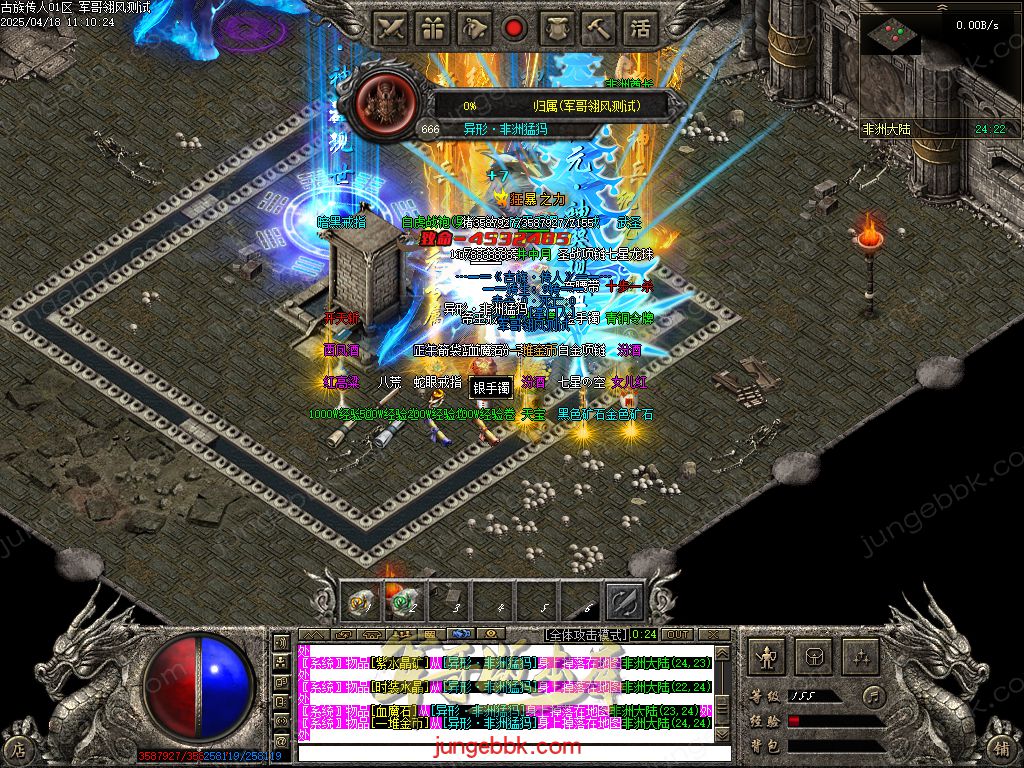
Task: Close the chat panel with X
Action: point(713,634)
